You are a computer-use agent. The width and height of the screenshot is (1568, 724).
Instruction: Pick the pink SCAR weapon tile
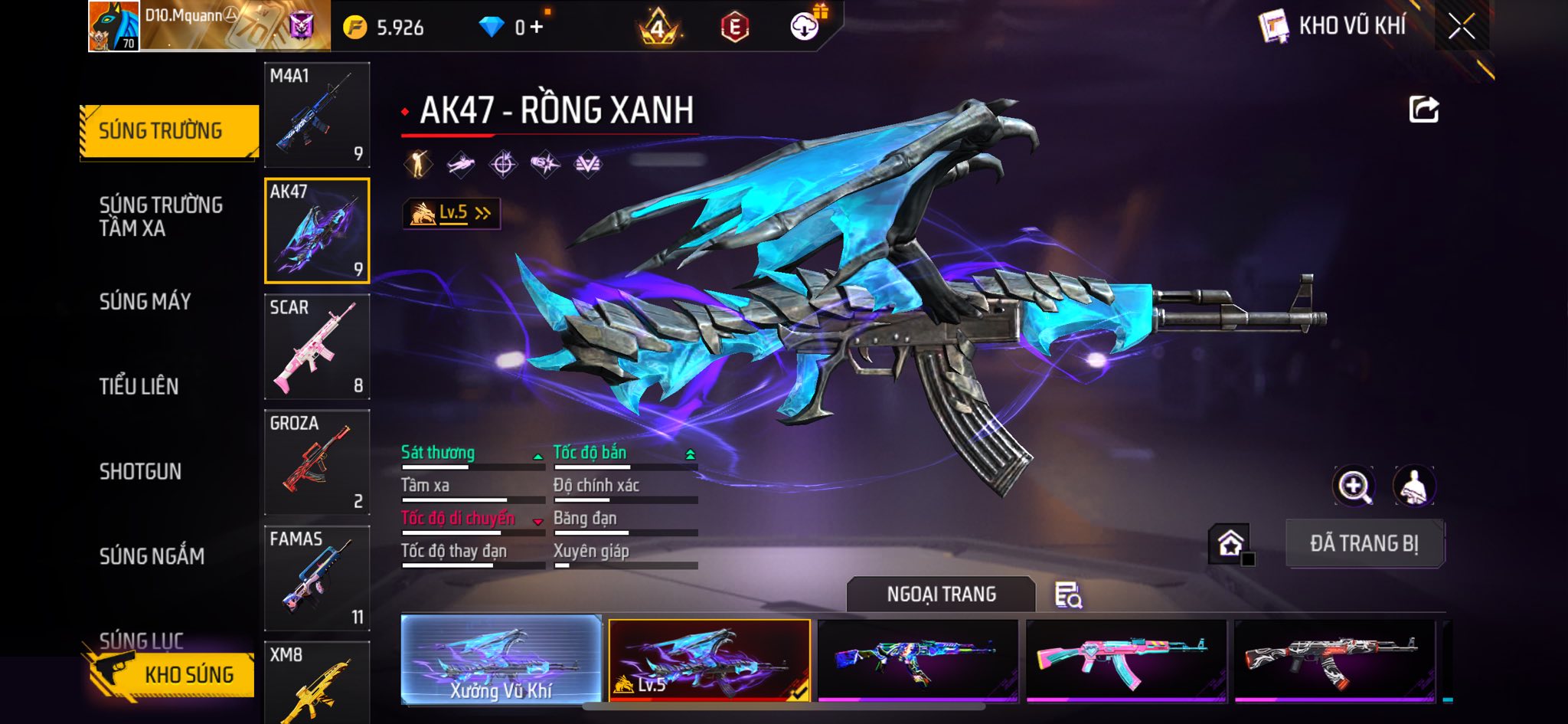coord(317,347)
